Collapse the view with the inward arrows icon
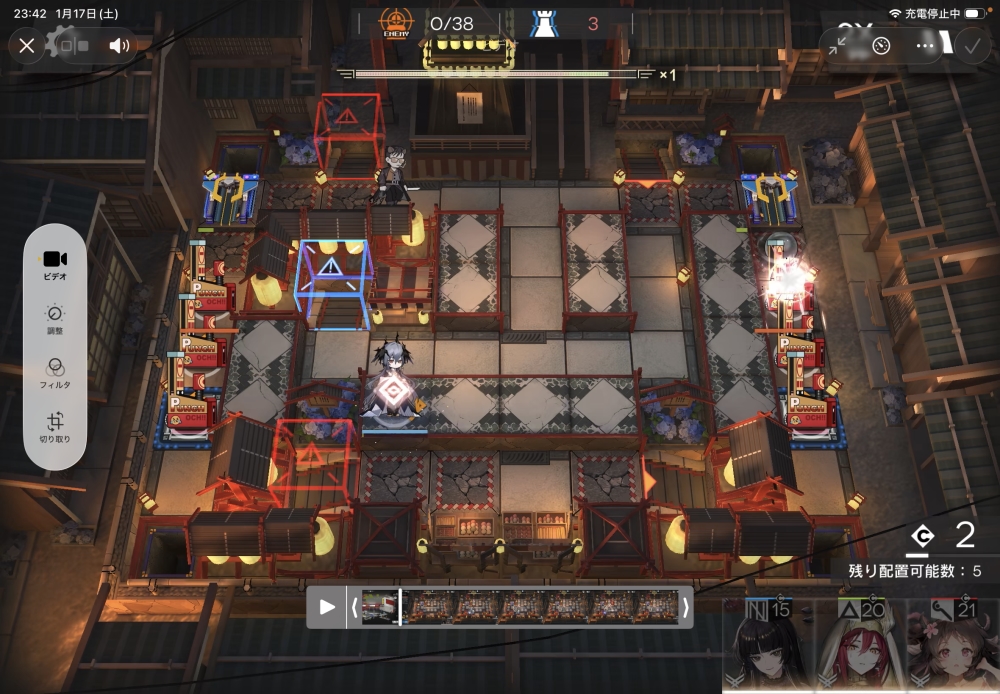Viewport: 1000px width, 694px height. coord(838,45)
